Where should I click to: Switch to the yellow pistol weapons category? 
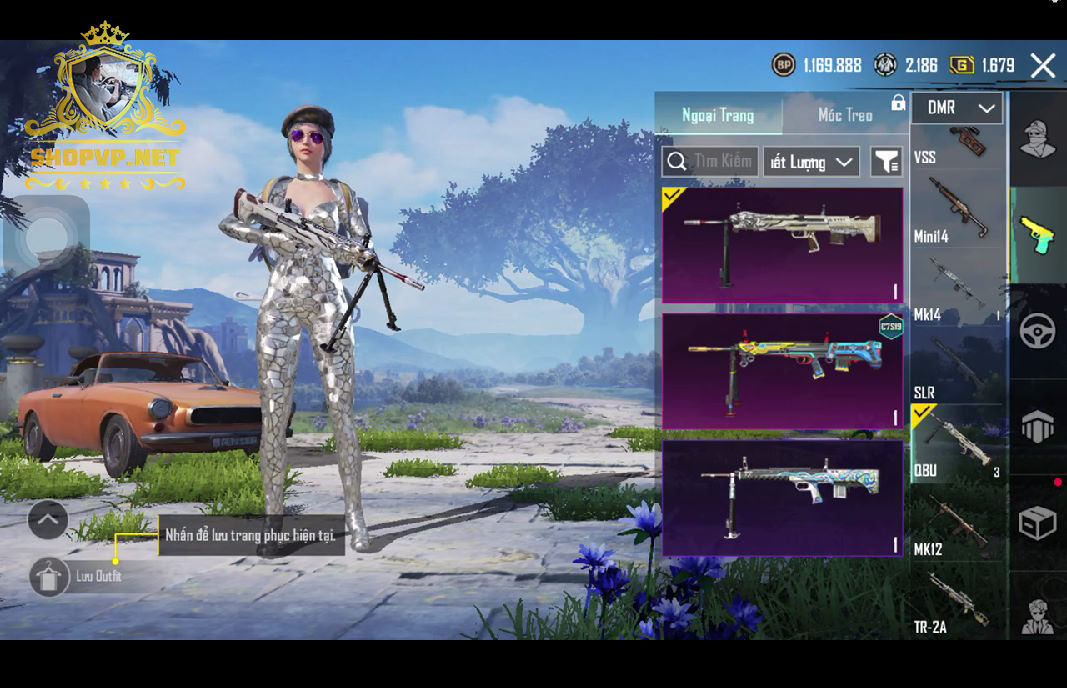[1037, 236]
